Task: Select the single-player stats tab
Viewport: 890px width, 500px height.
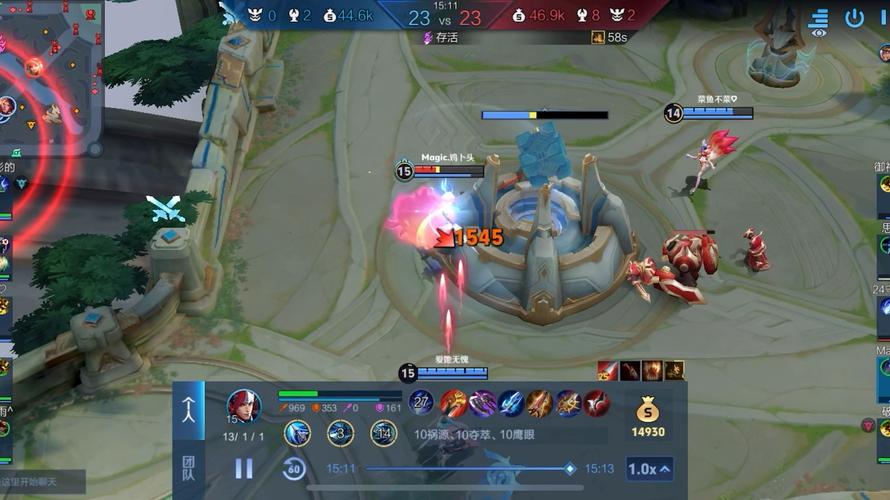Action: click(188, 410)
